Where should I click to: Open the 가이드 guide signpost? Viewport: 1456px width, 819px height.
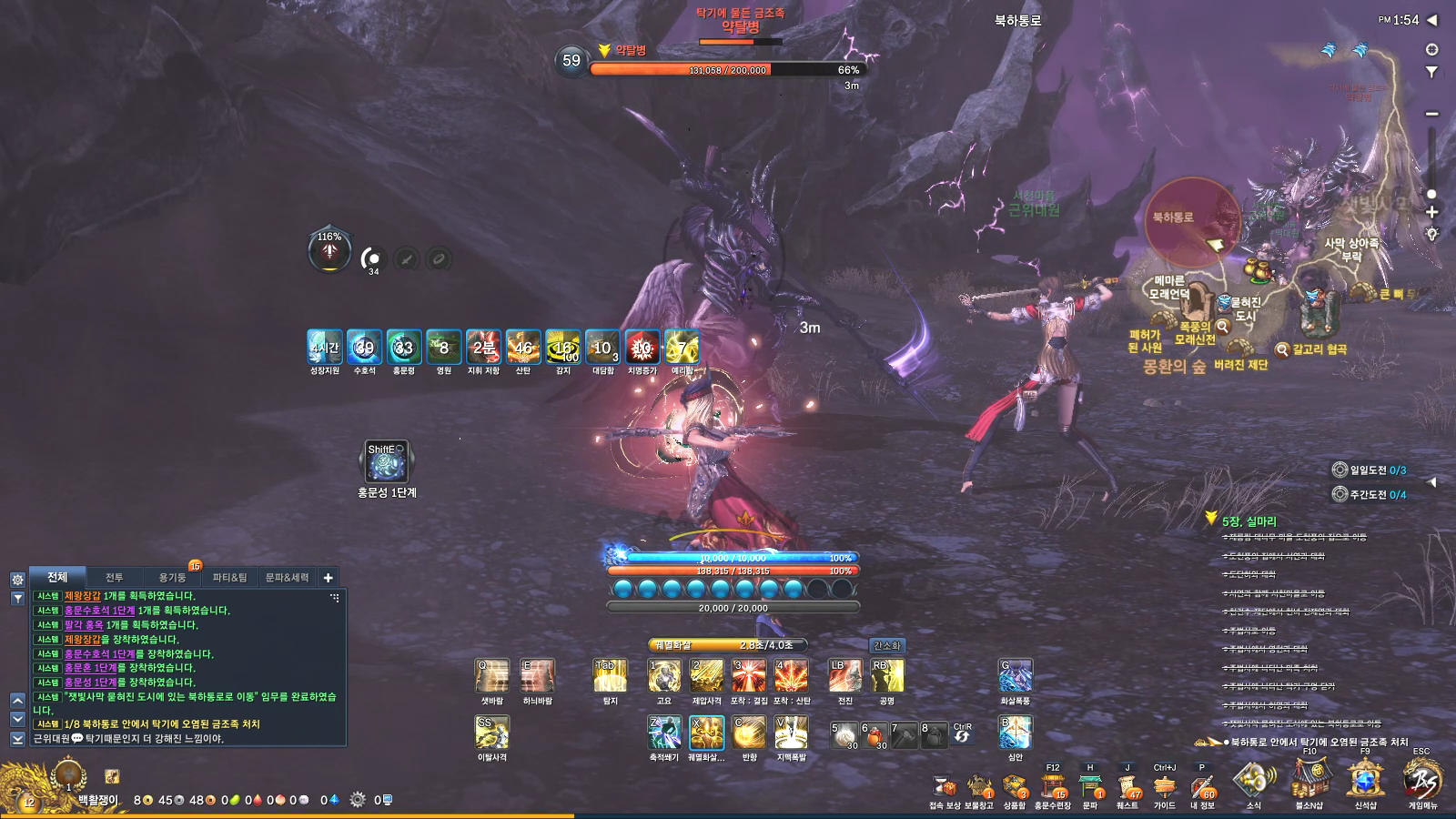point(1164,787)
